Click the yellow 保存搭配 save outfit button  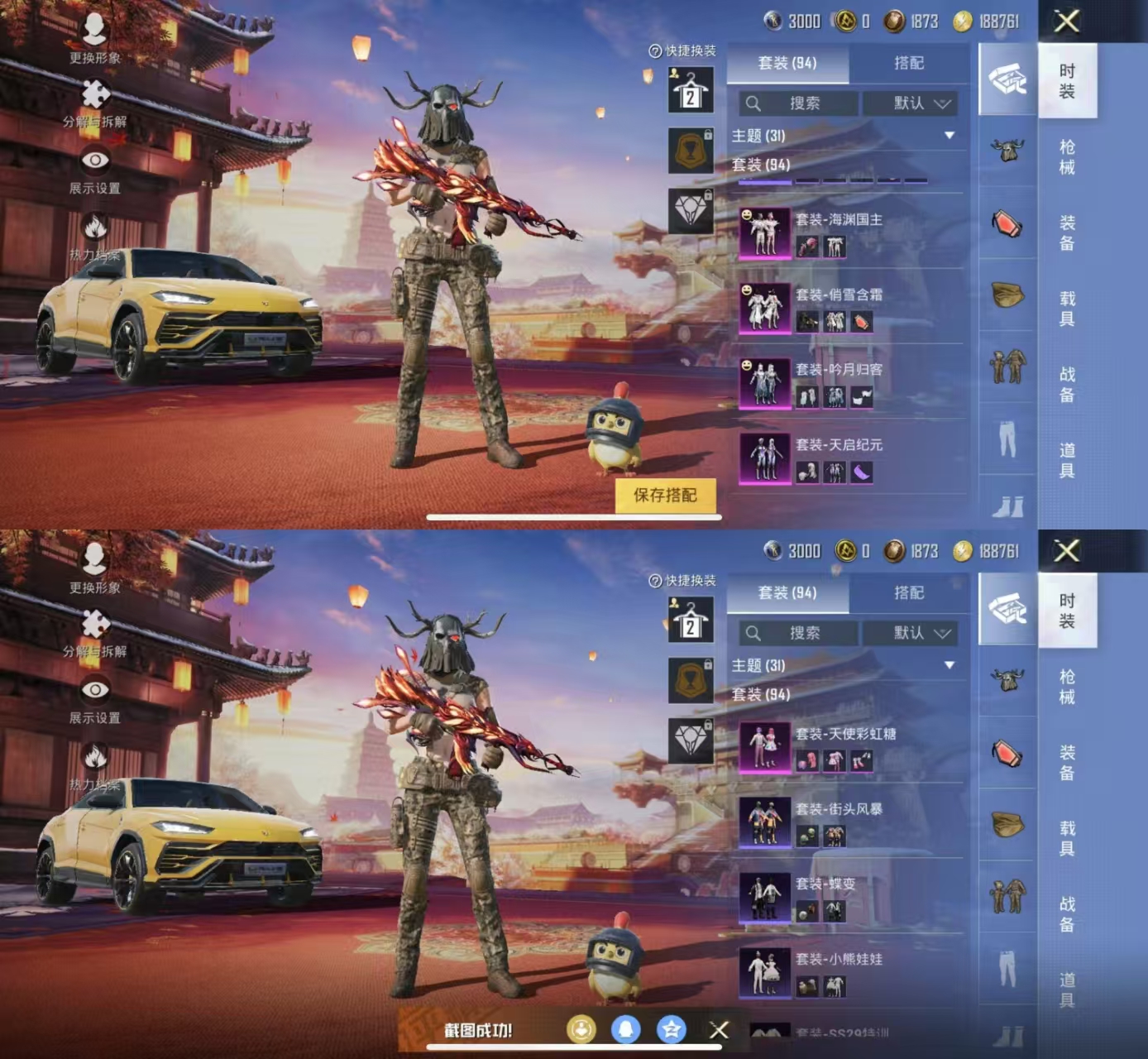tap(665, 496)
